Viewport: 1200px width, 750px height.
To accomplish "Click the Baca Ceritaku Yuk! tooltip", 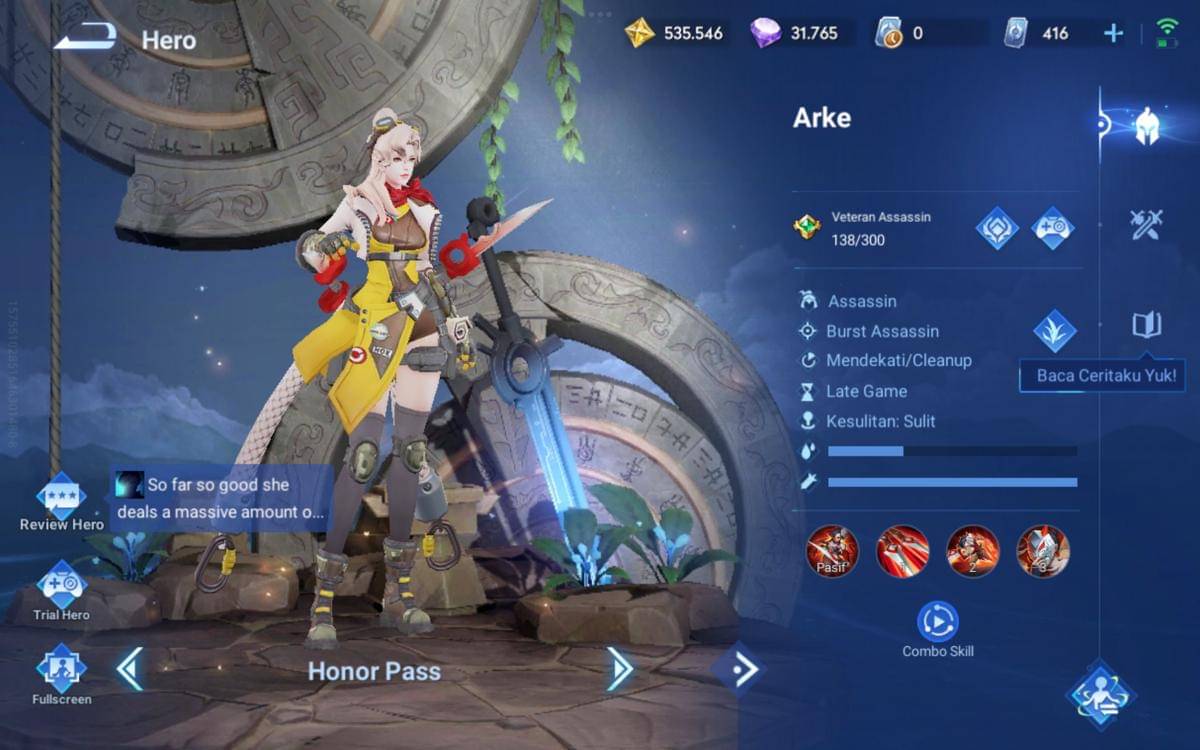I will (x=1105, y=377).
